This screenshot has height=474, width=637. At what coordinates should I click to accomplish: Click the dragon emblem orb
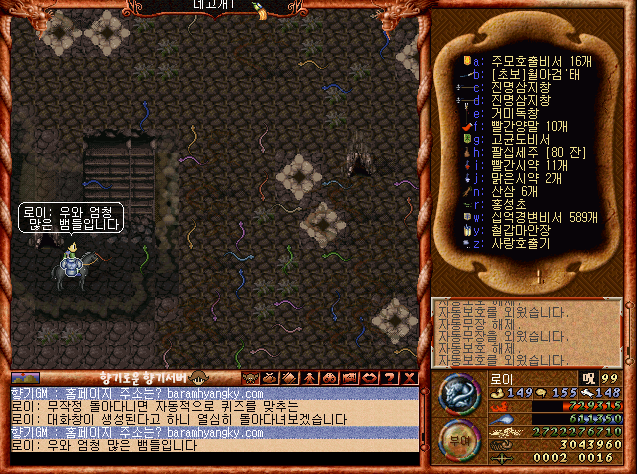[x=459, y=393]
